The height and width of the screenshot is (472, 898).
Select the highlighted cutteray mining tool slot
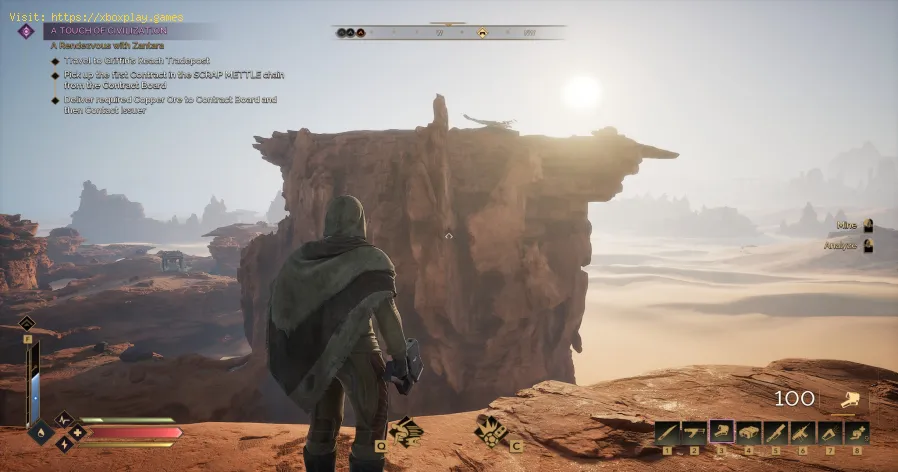tap(722, 432)
